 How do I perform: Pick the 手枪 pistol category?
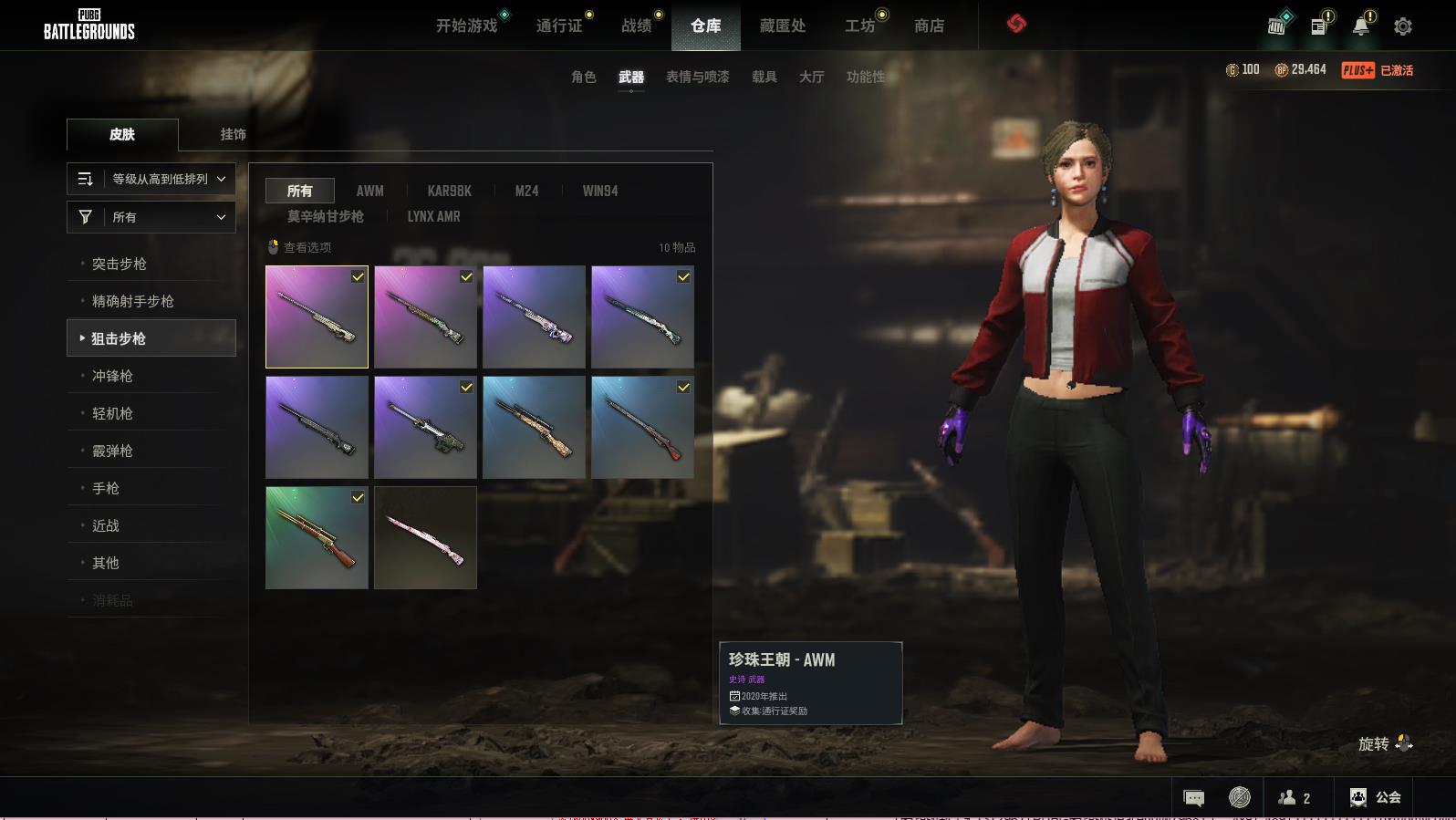(x=106, y=488)
